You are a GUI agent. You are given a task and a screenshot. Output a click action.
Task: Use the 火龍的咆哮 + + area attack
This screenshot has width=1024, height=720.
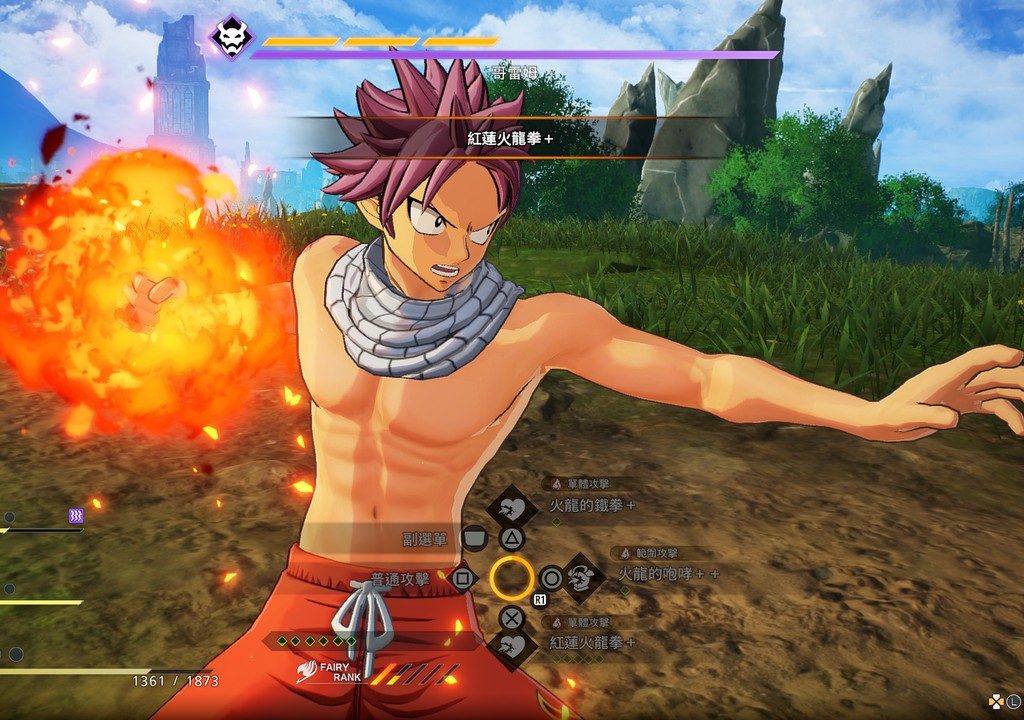581,576
